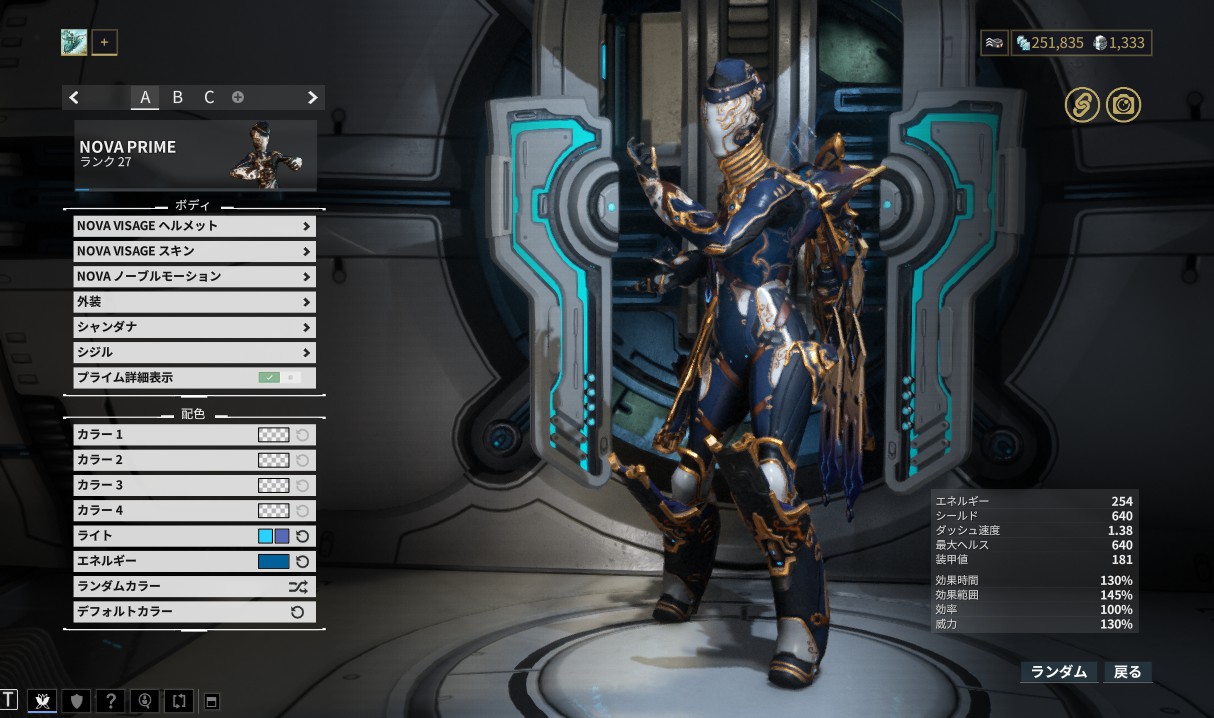Toggle プライム詳細表示 prime details switch
The width and height of the screenshot is (1214, 718).
[x=279, y=378]
